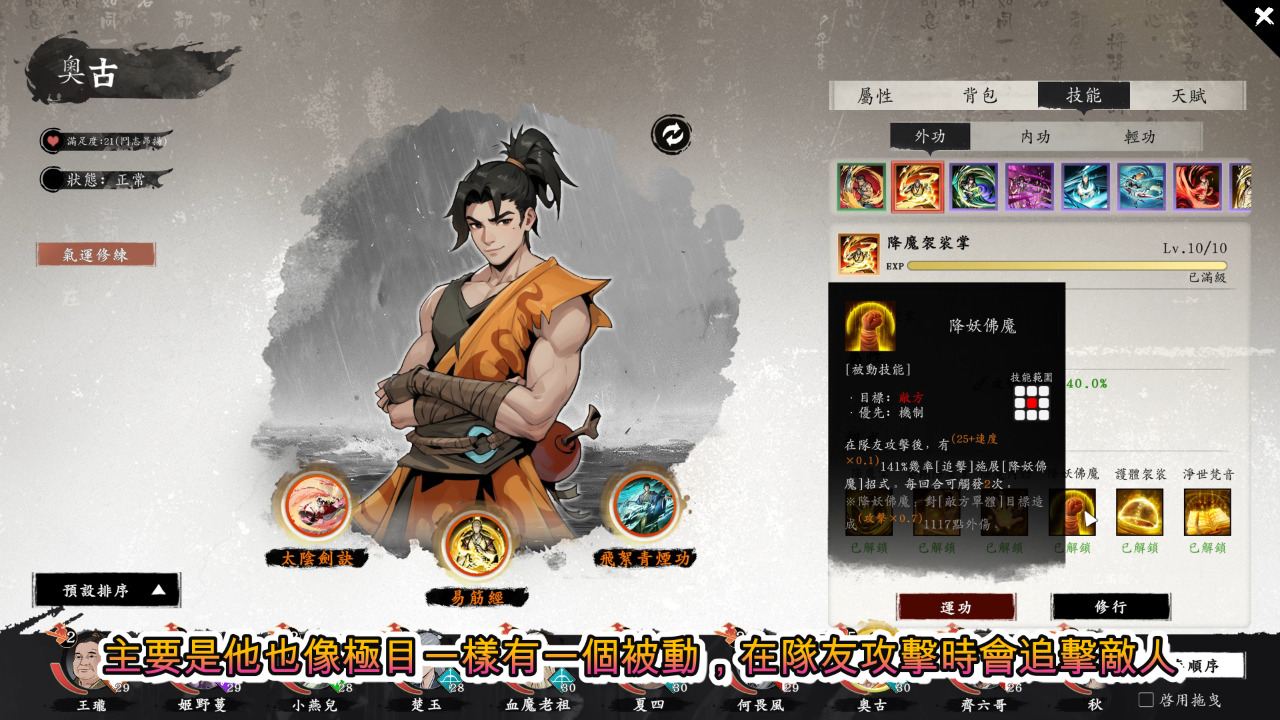The width and height of the screenshot is (1280, 720).
Task: Select the 護體袈裟 passive skill icon
Action: pos(1140,512)
